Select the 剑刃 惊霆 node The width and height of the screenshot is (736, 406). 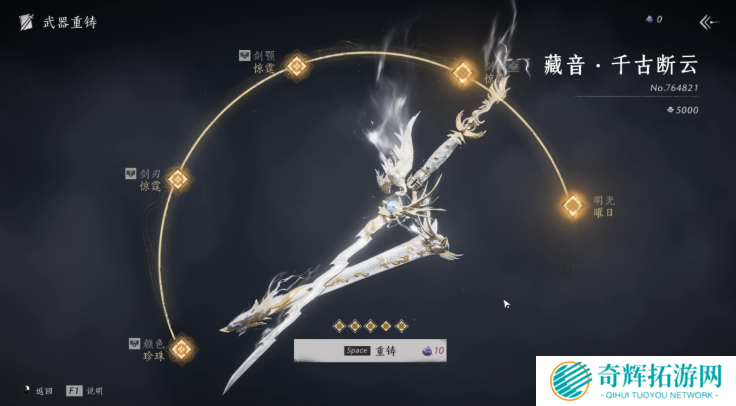coord(177,180)
